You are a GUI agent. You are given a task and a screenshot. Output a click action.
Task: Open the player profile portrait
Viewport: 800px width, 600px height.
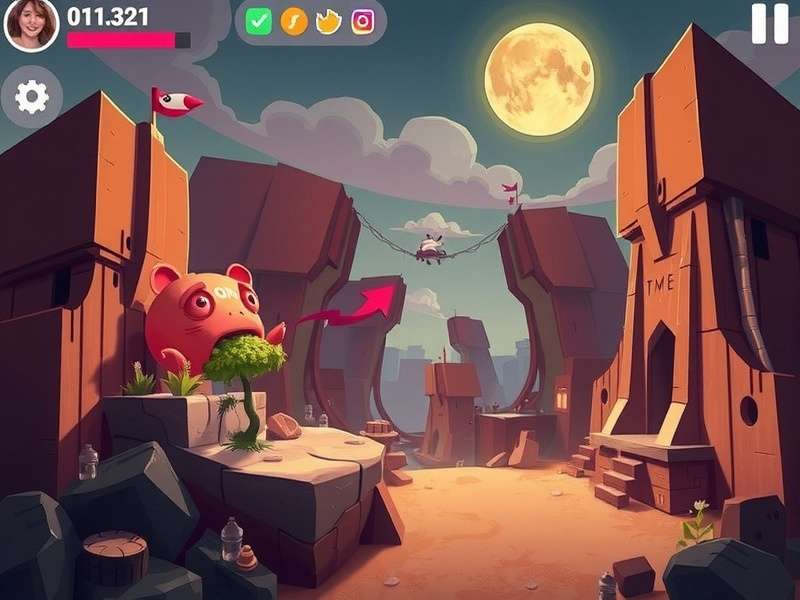click(31, 25)
